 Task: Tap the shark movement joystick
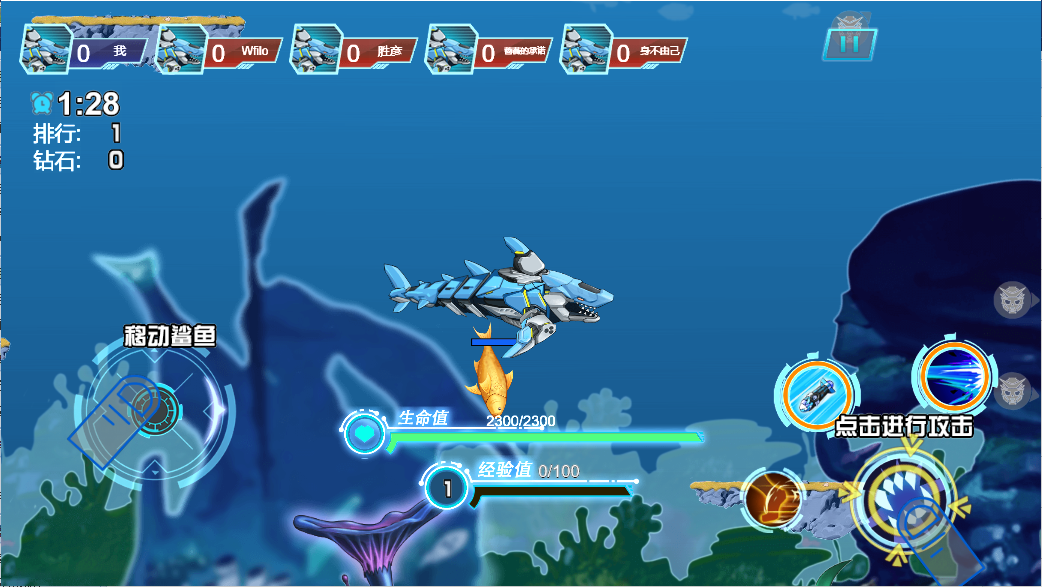[153, 408]
